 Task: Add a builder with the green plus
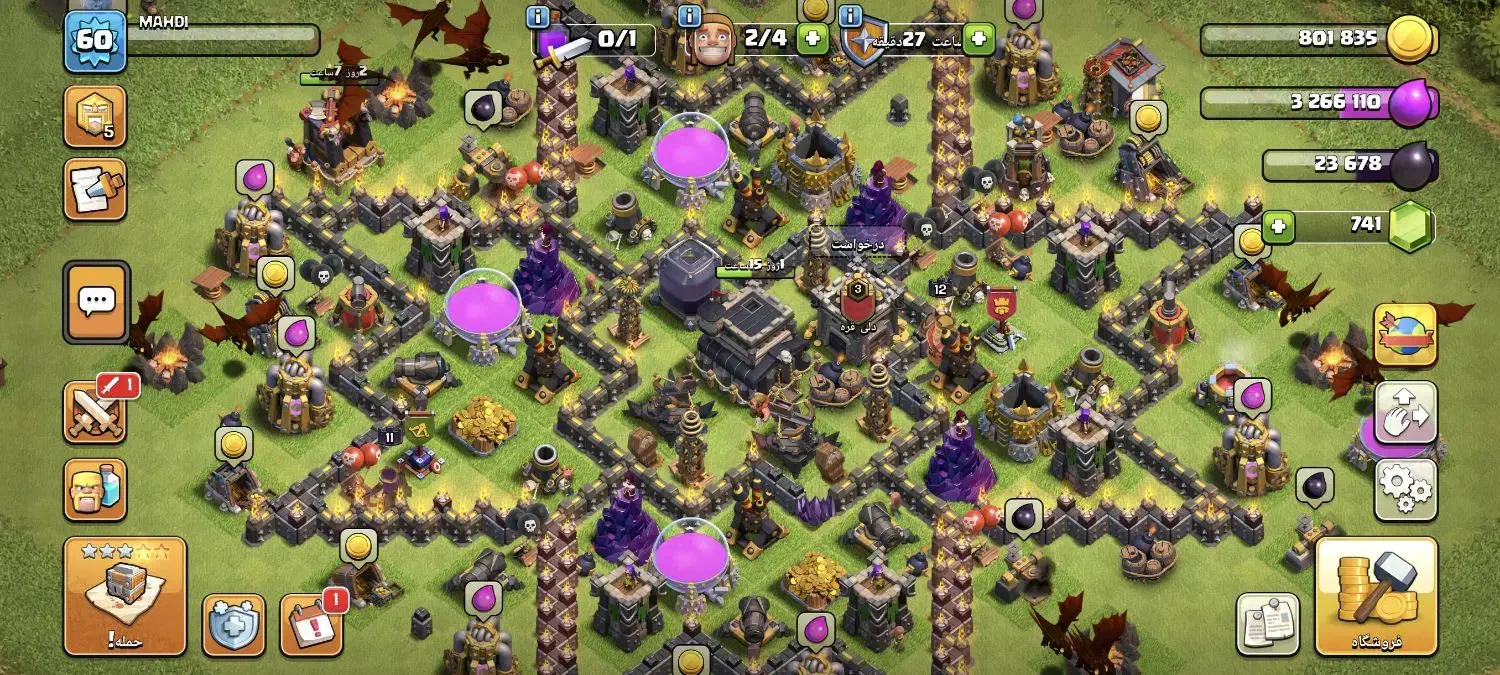pos(812,40)
